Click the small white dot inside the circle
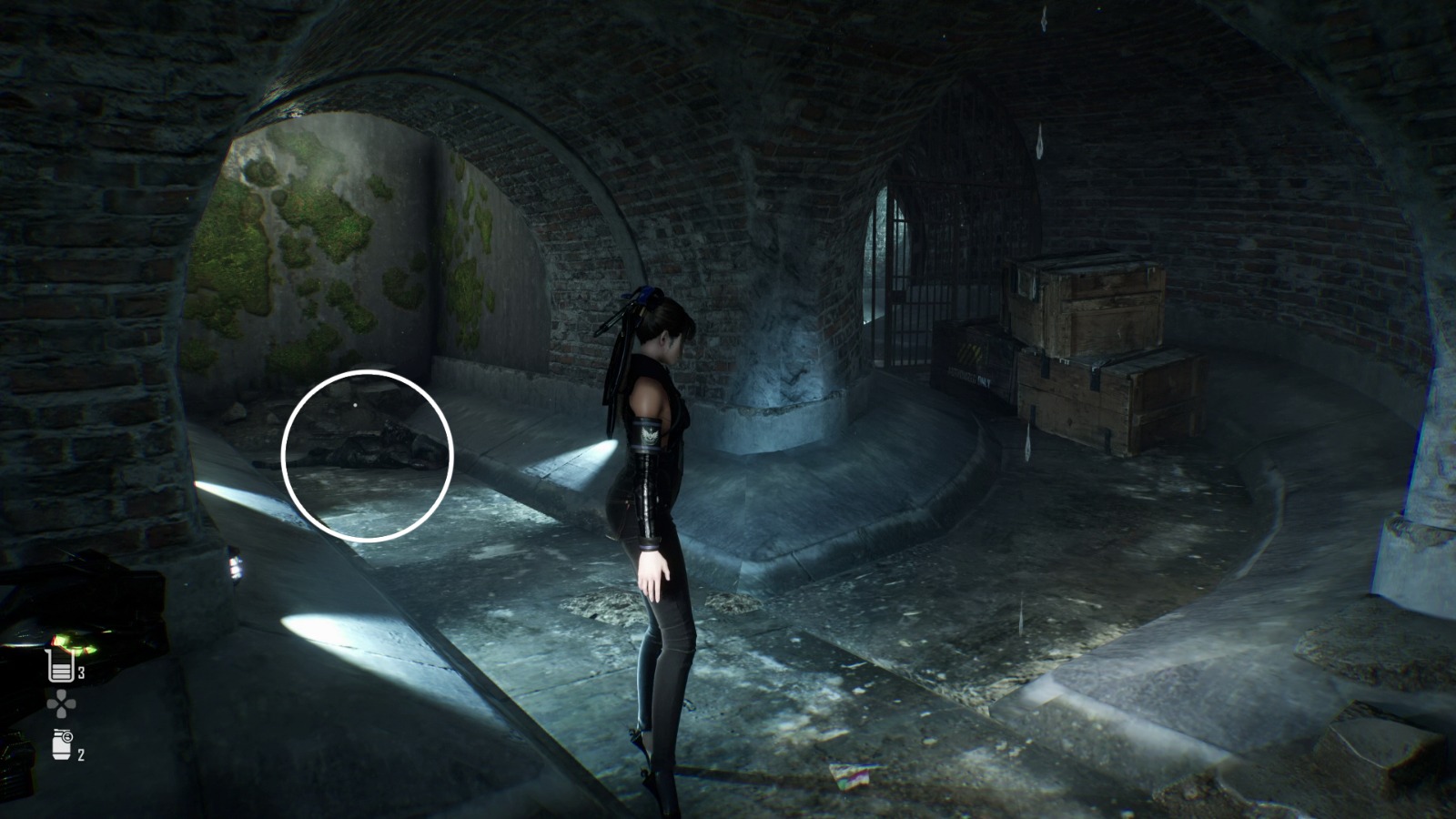The width and height of the screenshot is (1456, 819). [355, 404]
